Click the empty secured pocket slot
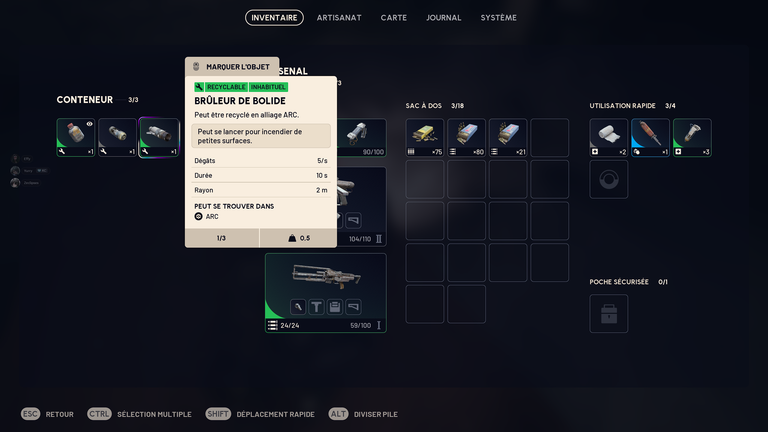Viewport: 768px width, 432px height. (609, 314)
